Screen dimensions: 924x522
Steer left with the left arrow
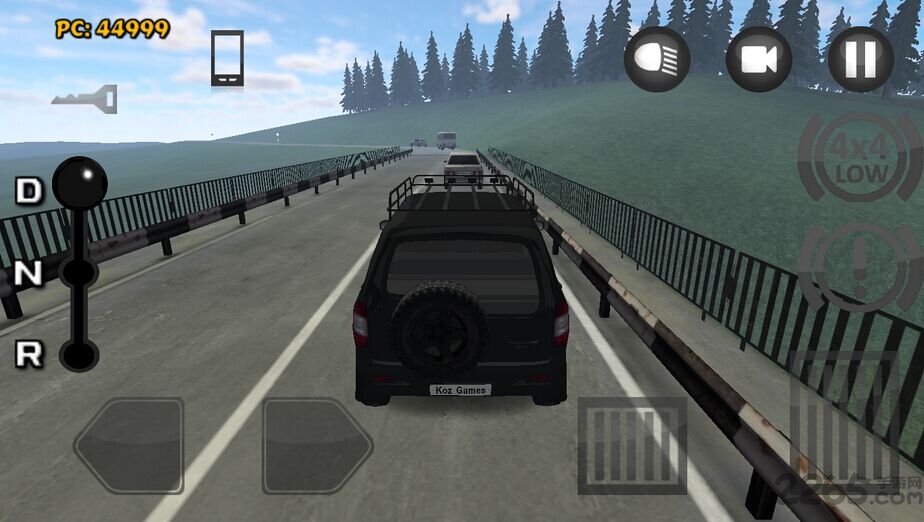[129, 445]
